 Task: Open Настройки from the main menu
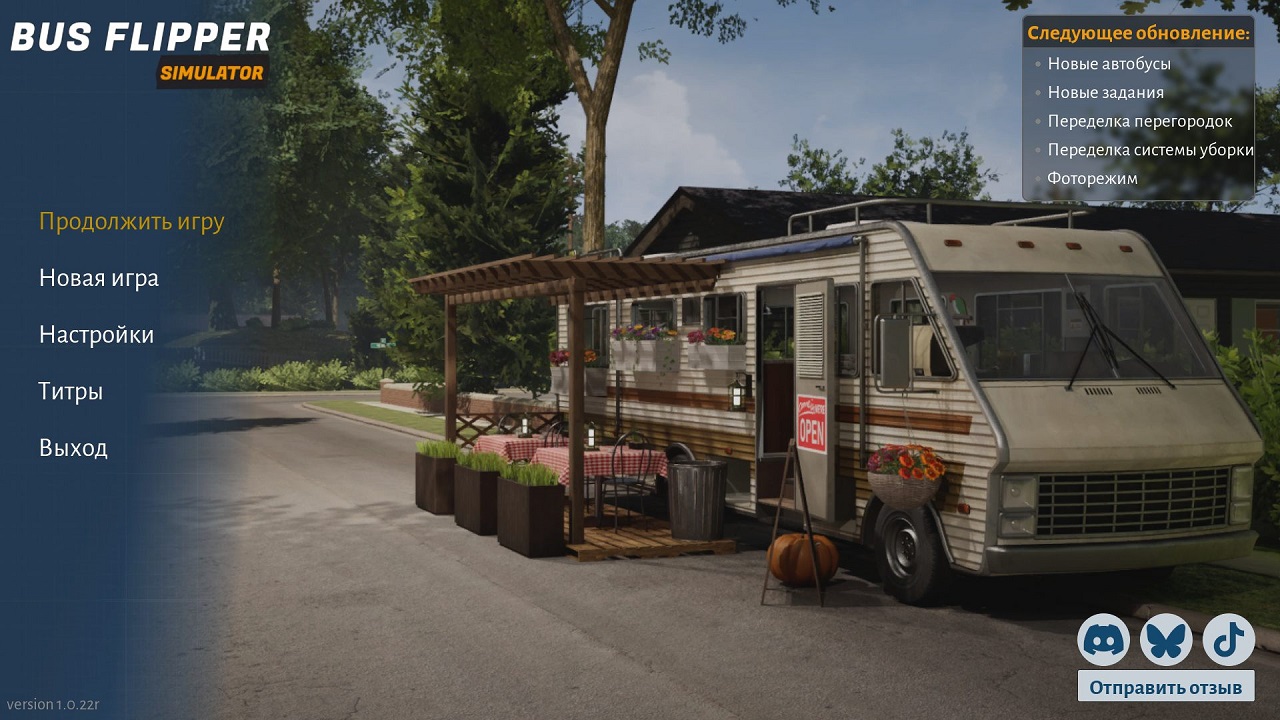[x=96, y=334]
